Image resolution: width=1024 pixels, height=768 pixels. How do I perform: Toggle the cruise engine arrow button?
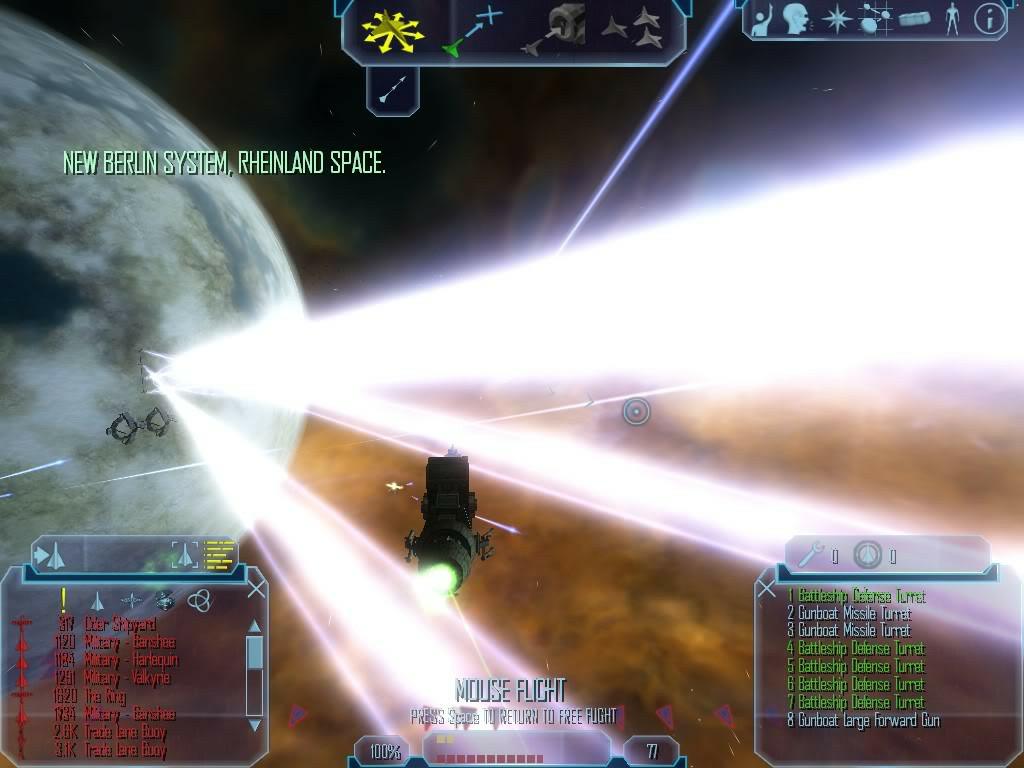coord(392,89)
